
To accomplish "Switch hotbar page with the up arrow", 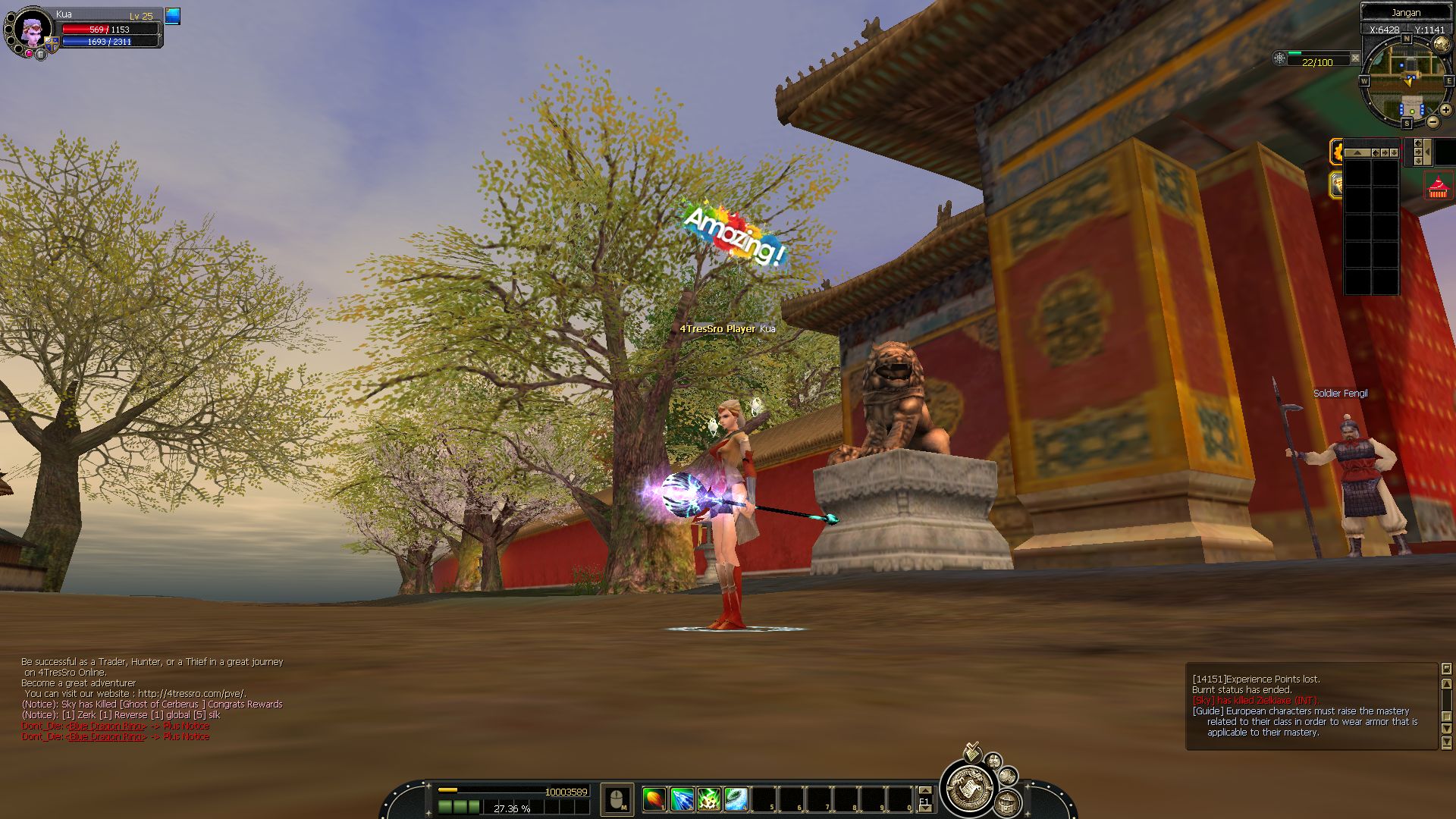I will point(924,791).
